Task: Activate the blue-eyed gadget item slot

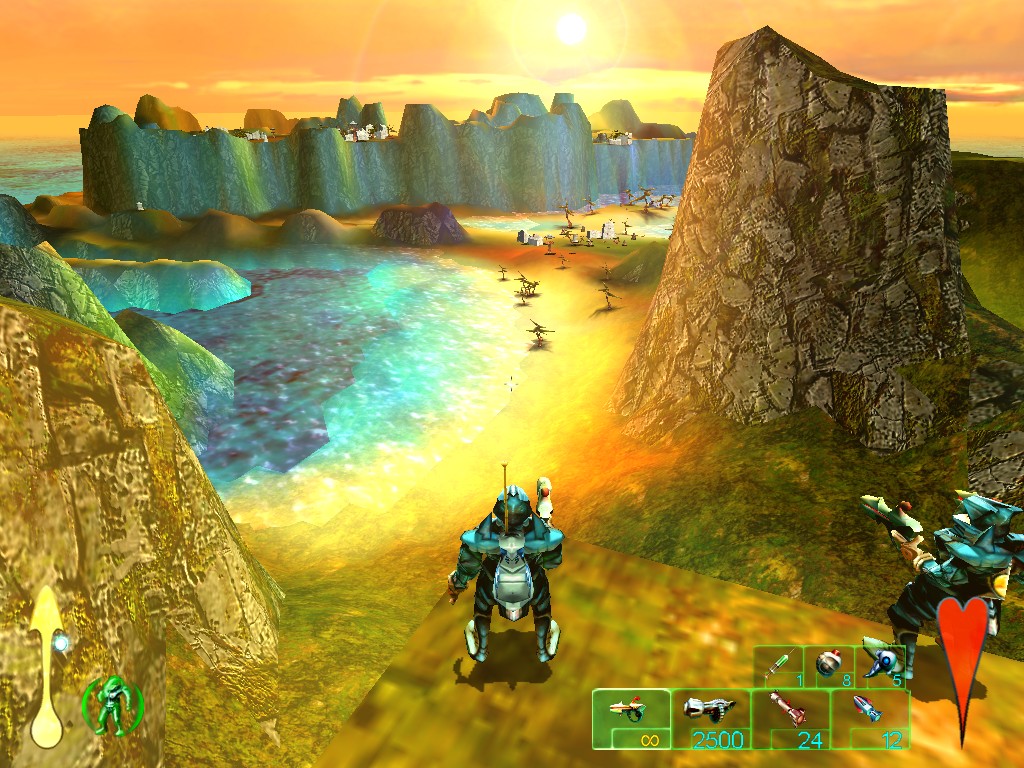Action: click(x=880, y=665)
